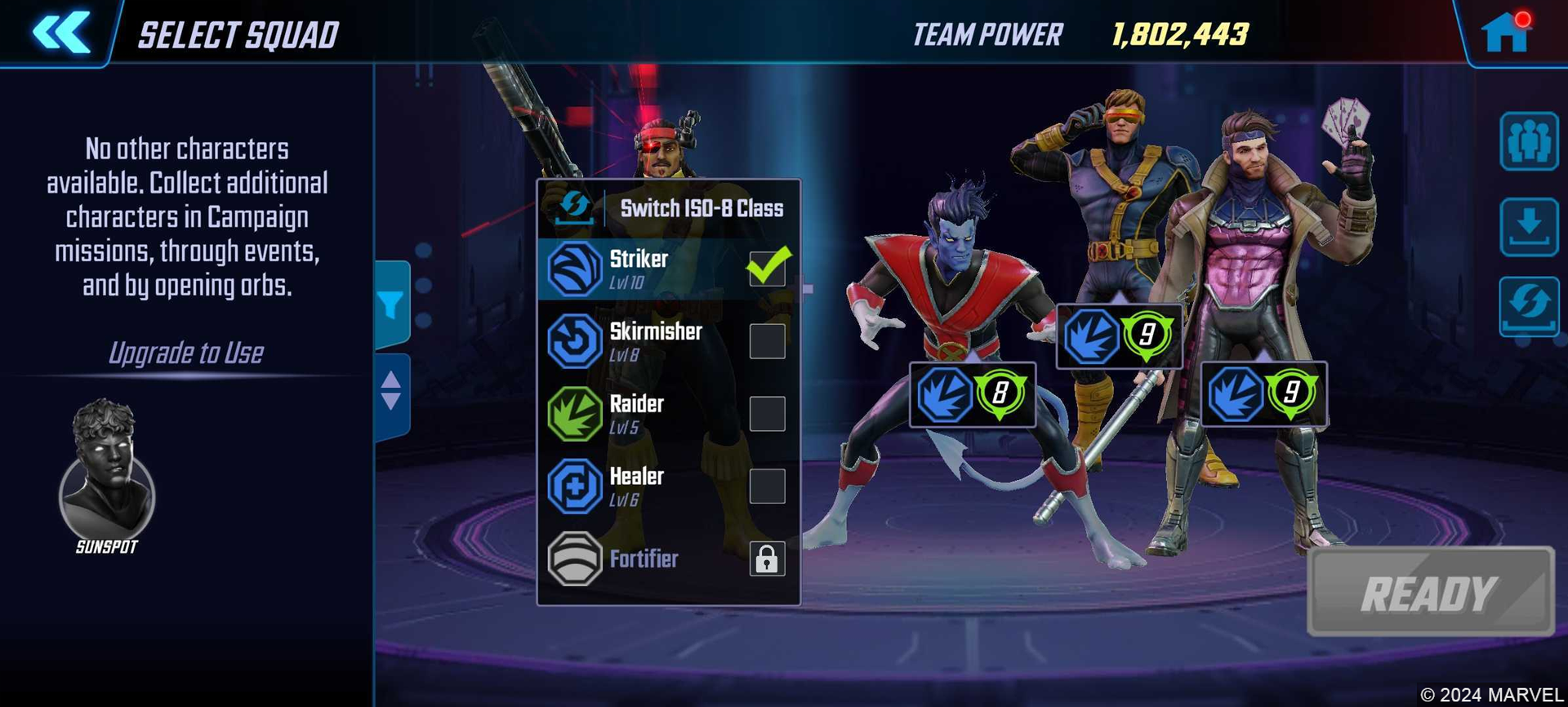Select the Healer class icon
Image resolution: width=1568 pixels, height=707 pixels.
575,487
